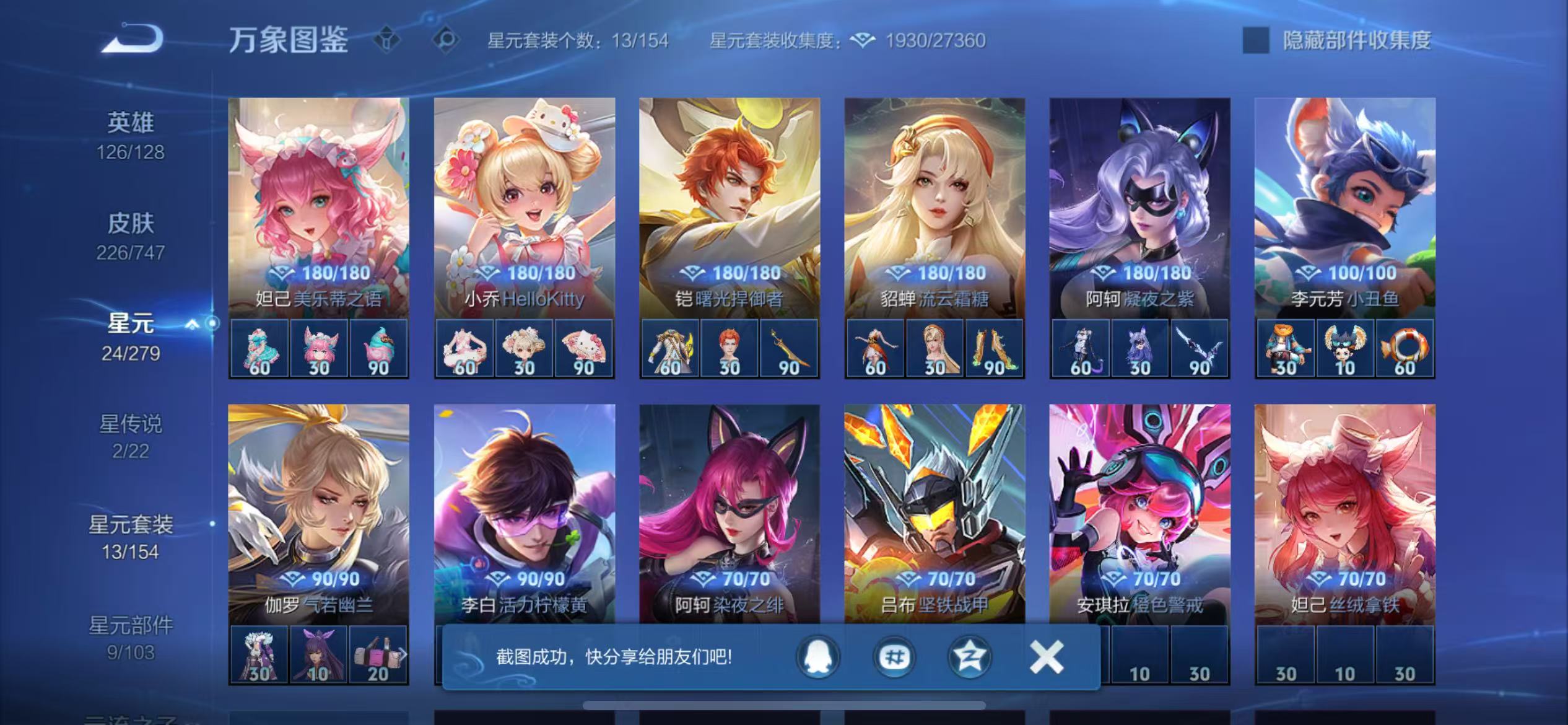Screen dimensions: 1568x725
Task: Click the 星元套装收集度 diamond currency icon
Action: pos(861,41)
